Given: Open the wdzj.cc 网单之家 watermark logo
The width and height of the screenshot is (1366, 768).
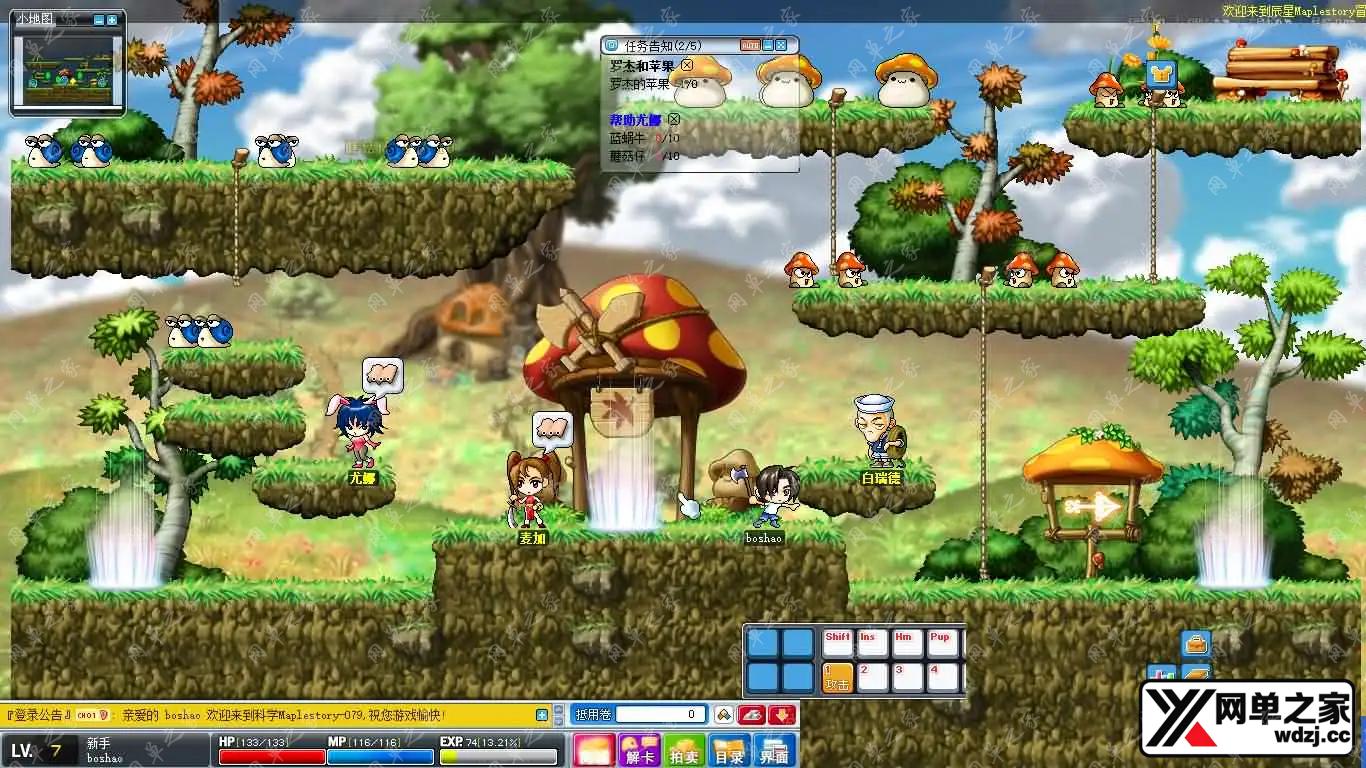Looking at the screenshot, I should [1247, 719].
